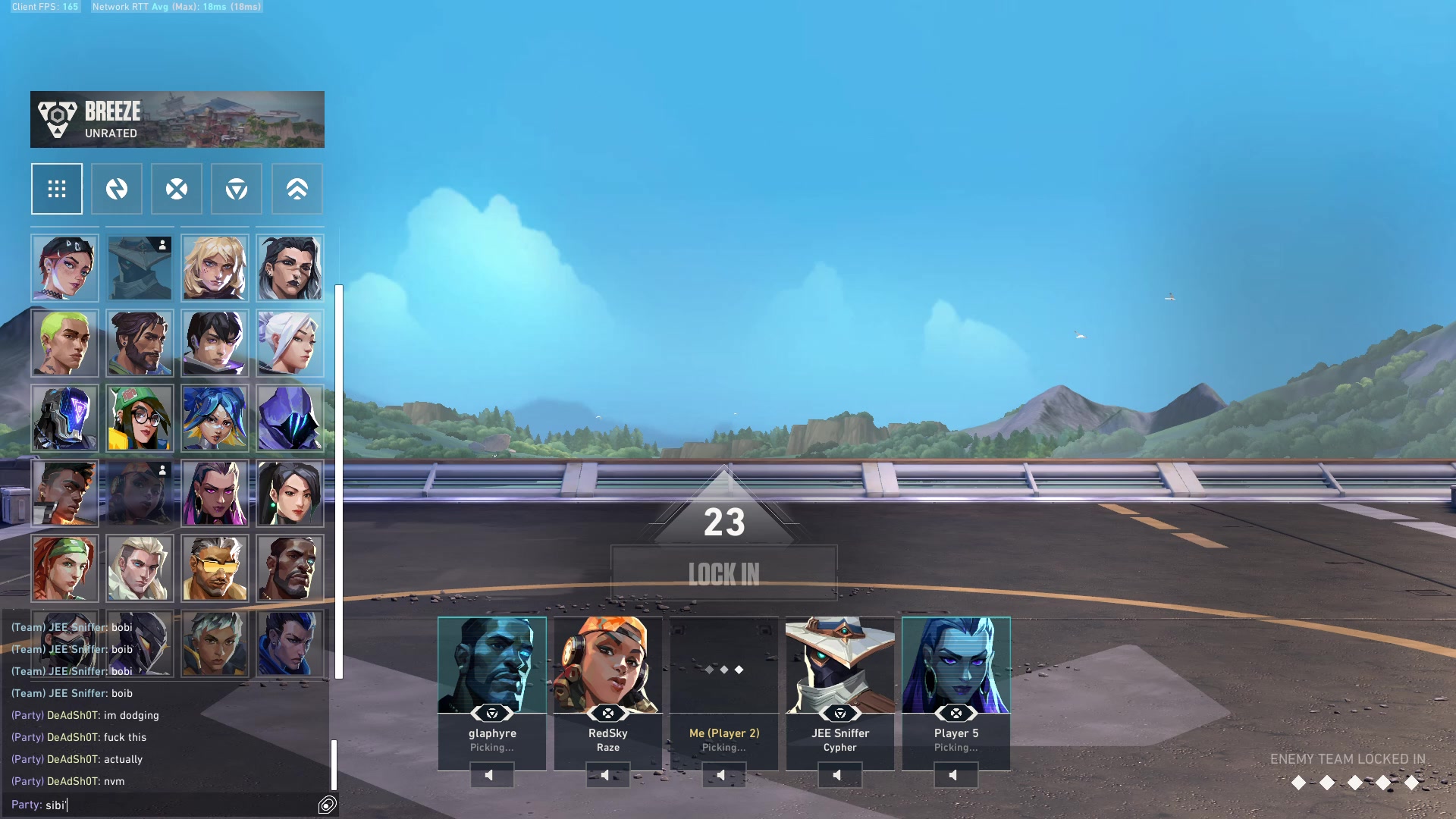This screenshot has height=819, width=1456.
Task: Choose Skye with the green bandana
Action: point(64,568)
